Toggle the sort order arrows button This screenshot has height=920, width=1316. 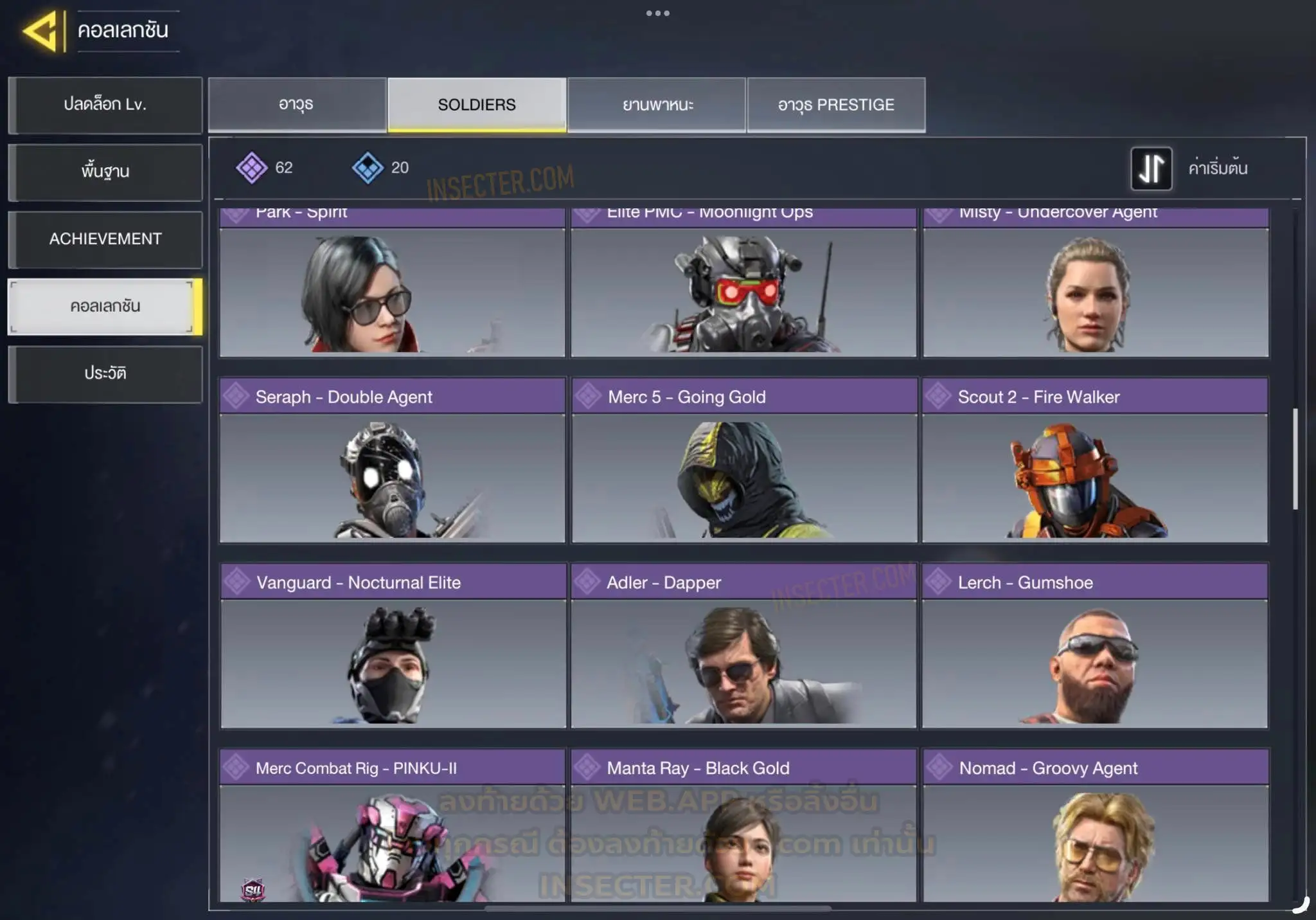1151,168
